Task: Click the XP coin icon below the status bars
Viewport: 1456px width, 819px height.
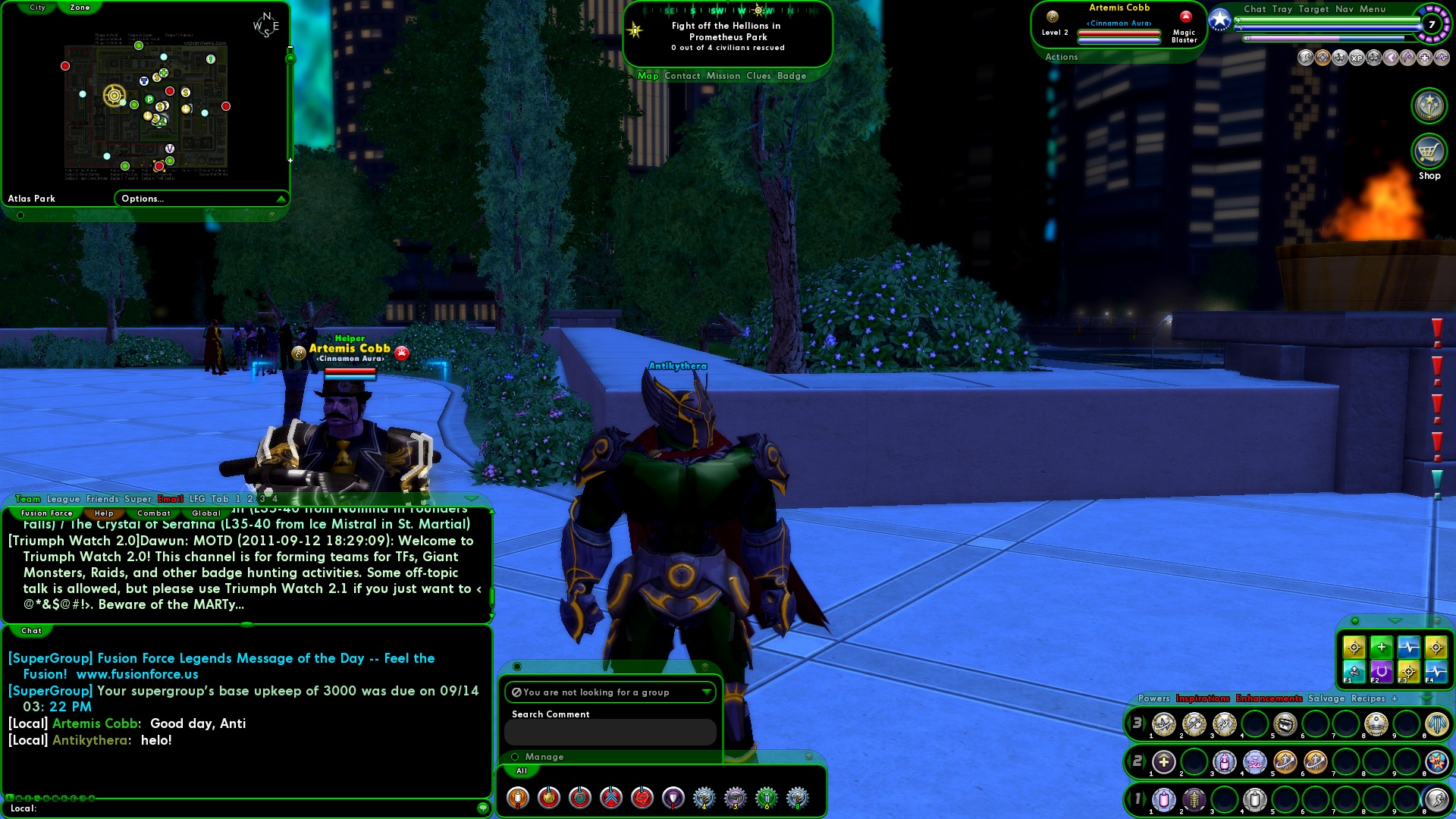Action: 1356,58
